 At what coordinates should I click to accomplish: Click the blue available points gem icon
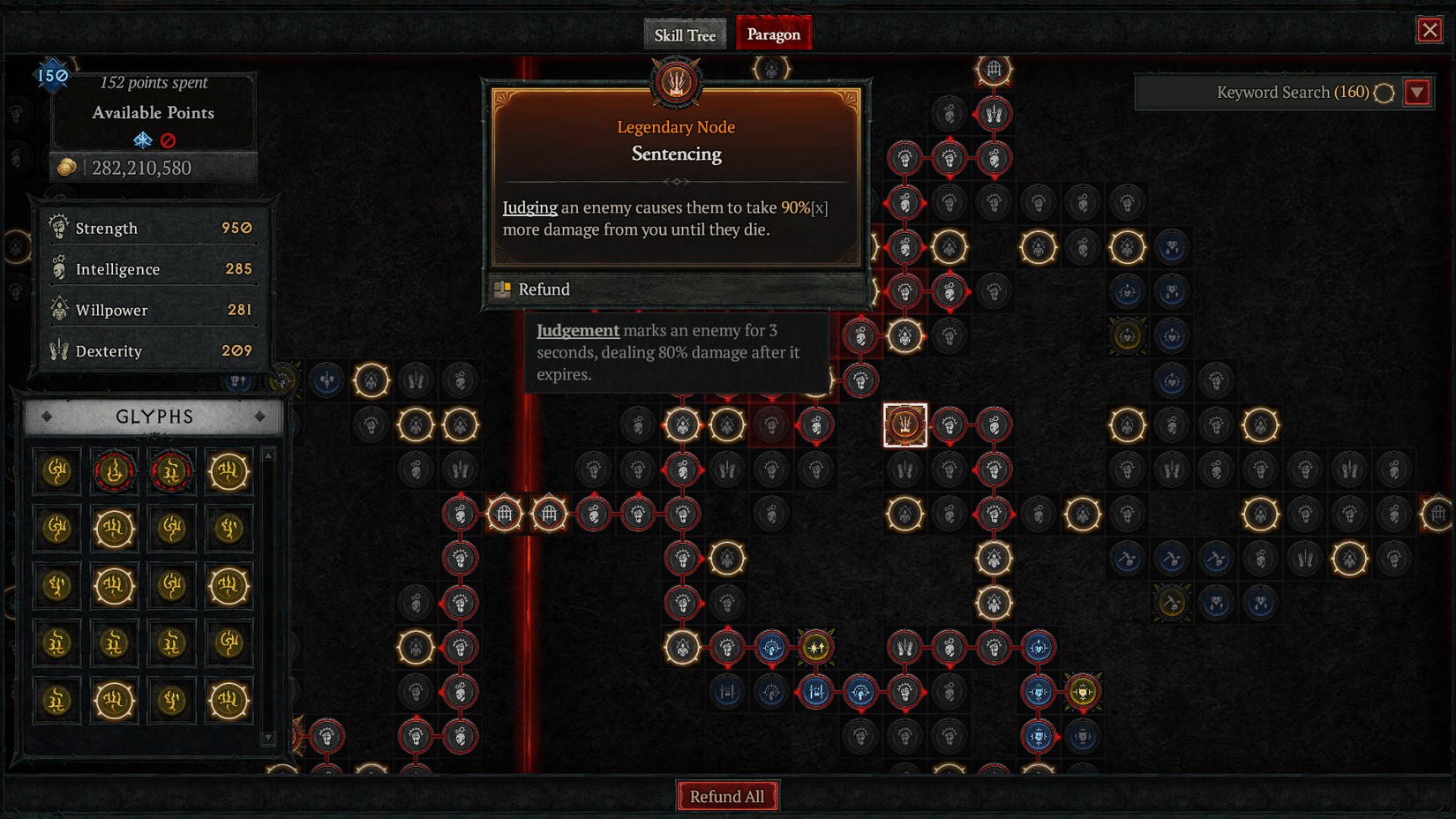141,139
